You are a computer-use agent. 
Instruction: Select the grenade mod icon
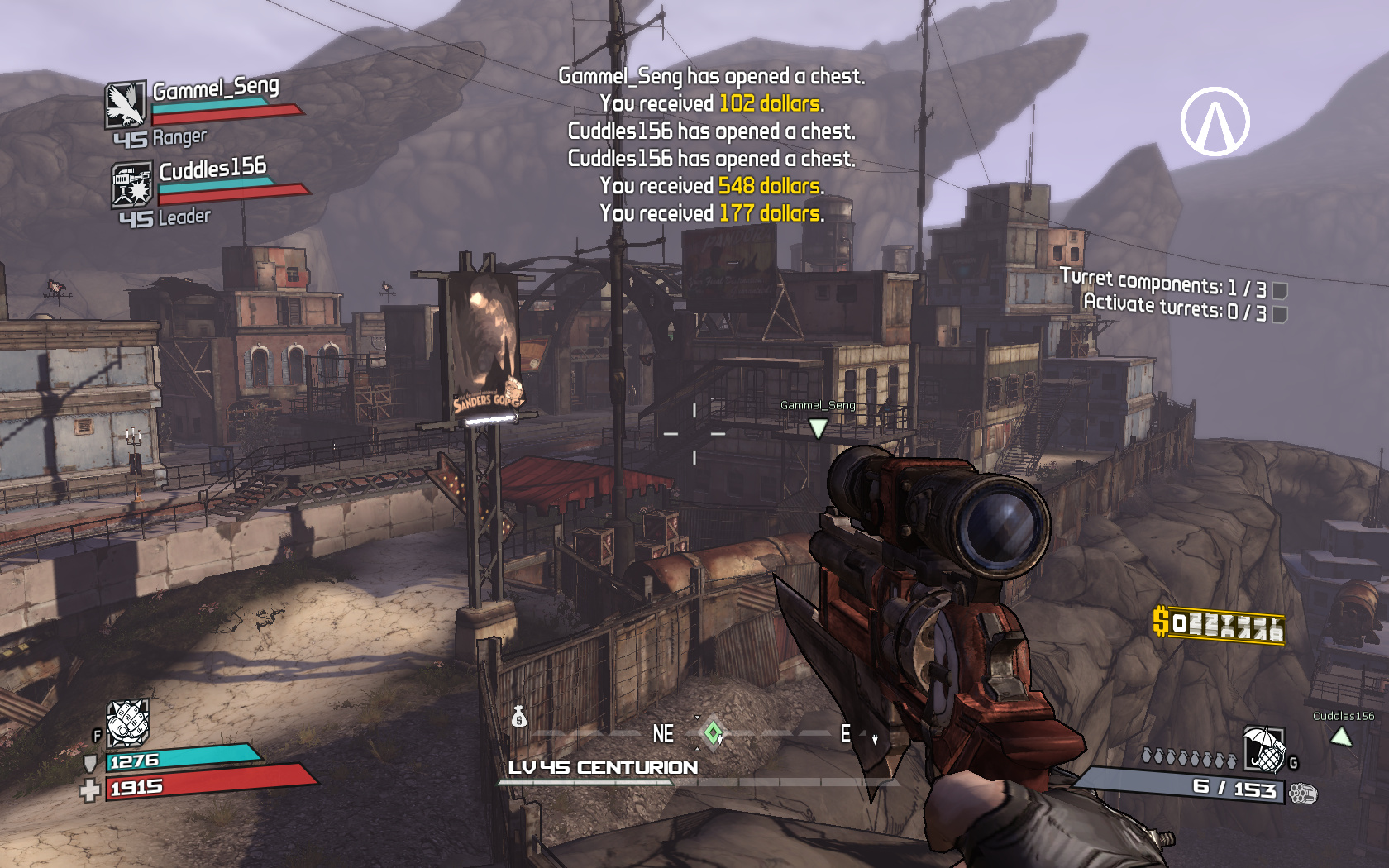coord(1264,749)
